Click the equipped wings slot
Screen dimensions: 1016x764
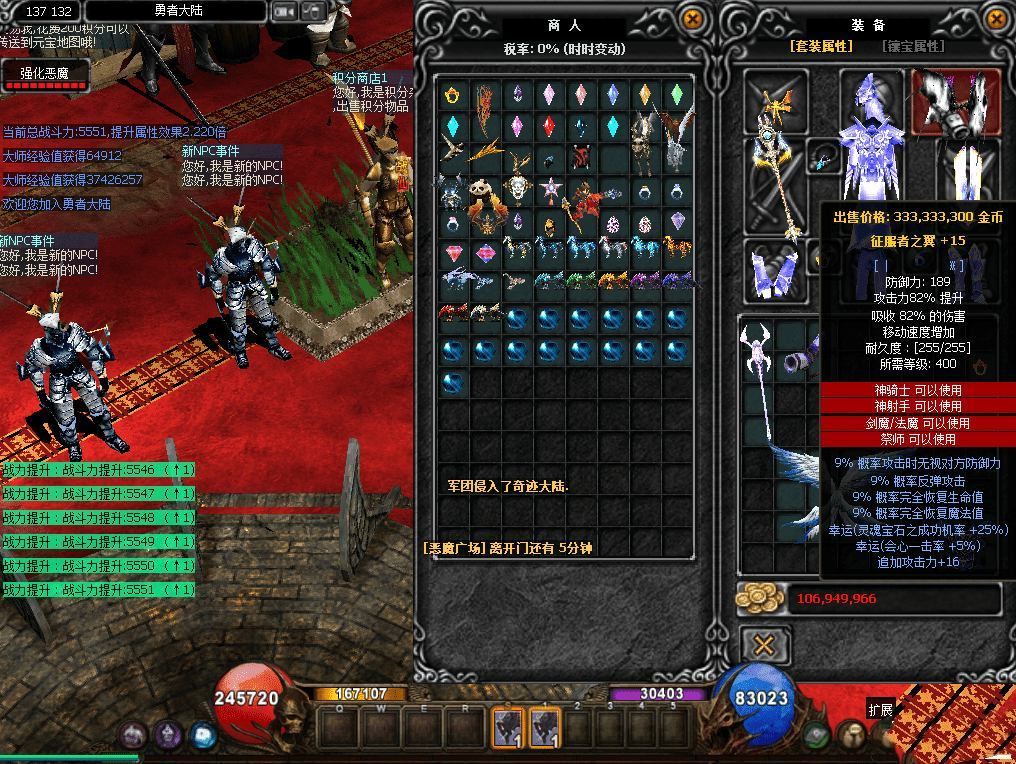click(954, 104)
